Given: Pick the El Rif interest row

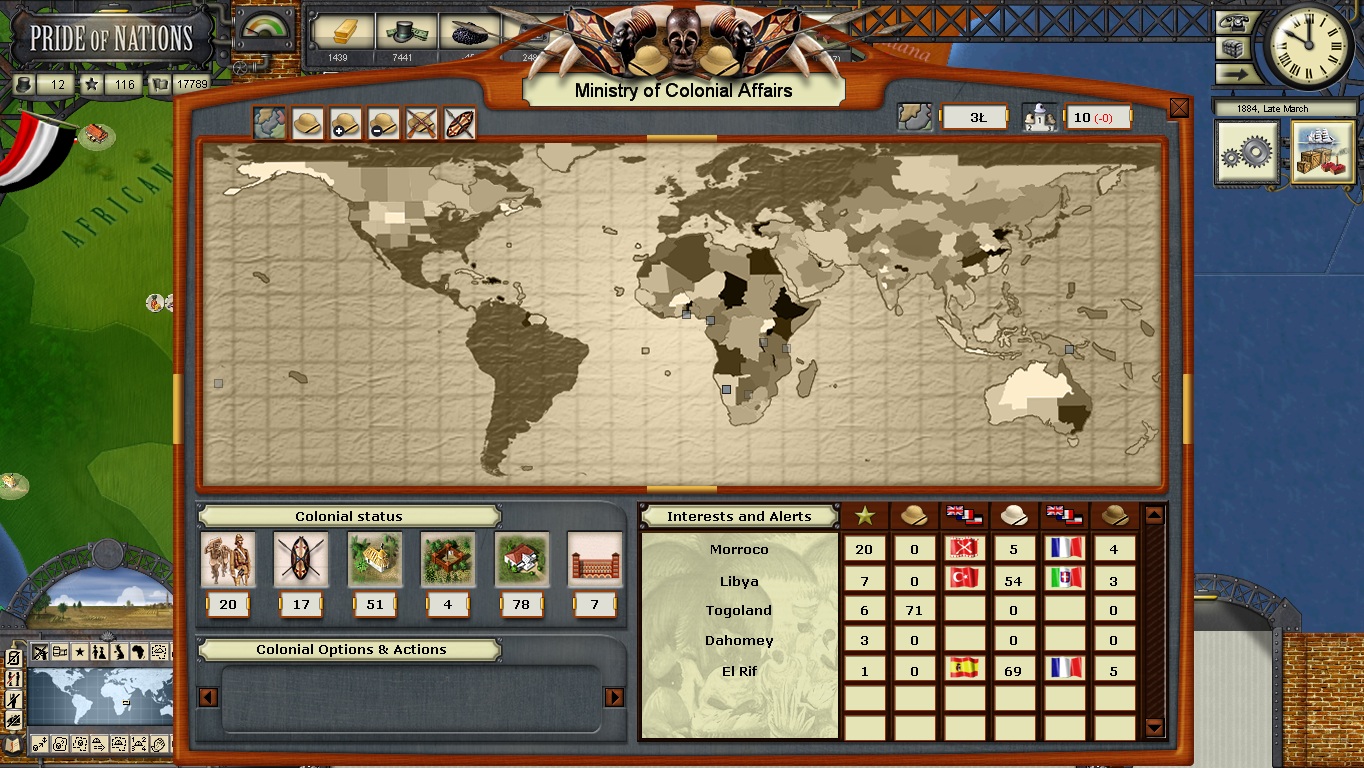Looking at the screenshot, I should (739, 671).
